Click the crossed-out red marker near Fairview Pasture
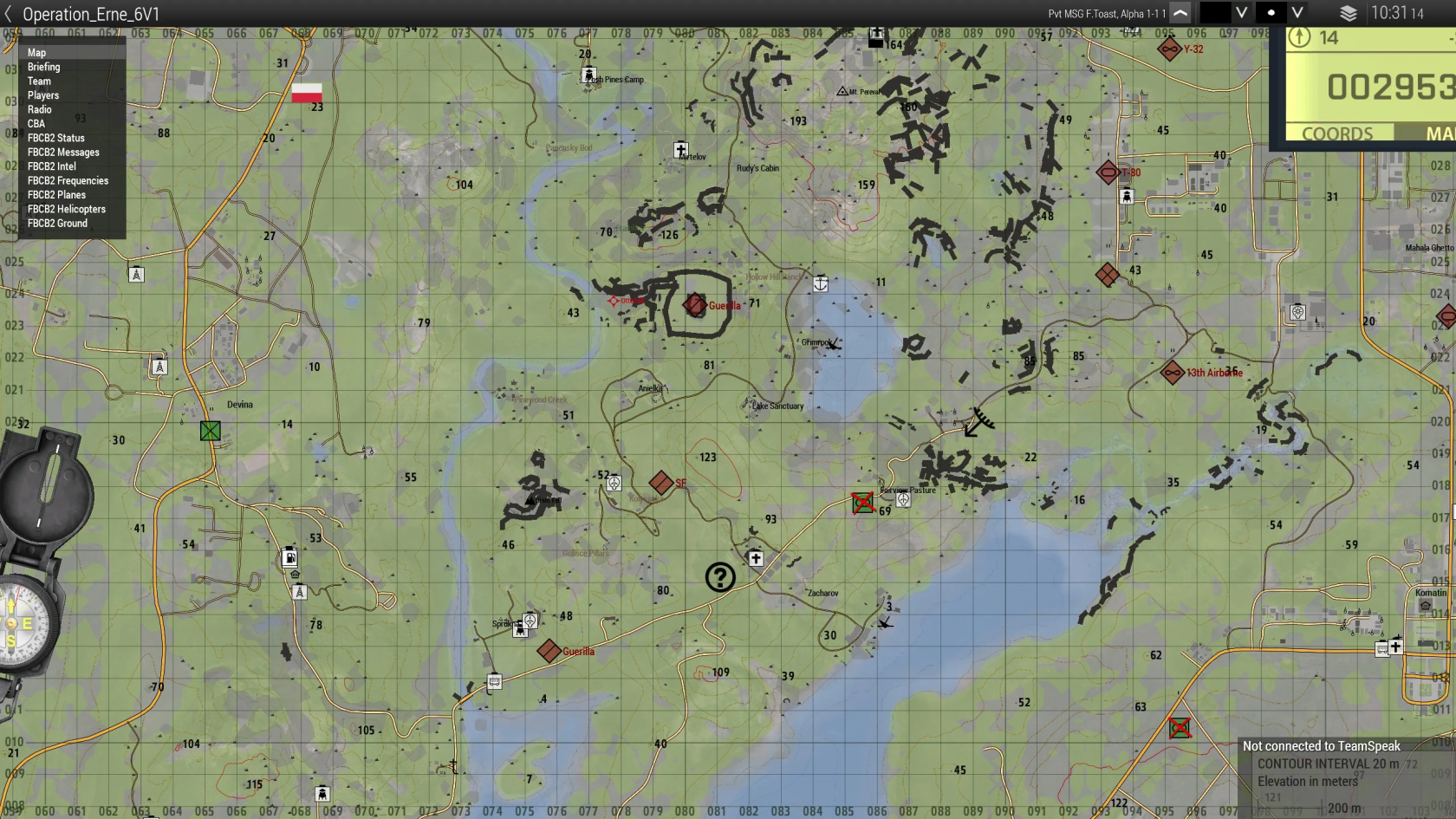1456x819 pixels. click(x=863, y=502)
